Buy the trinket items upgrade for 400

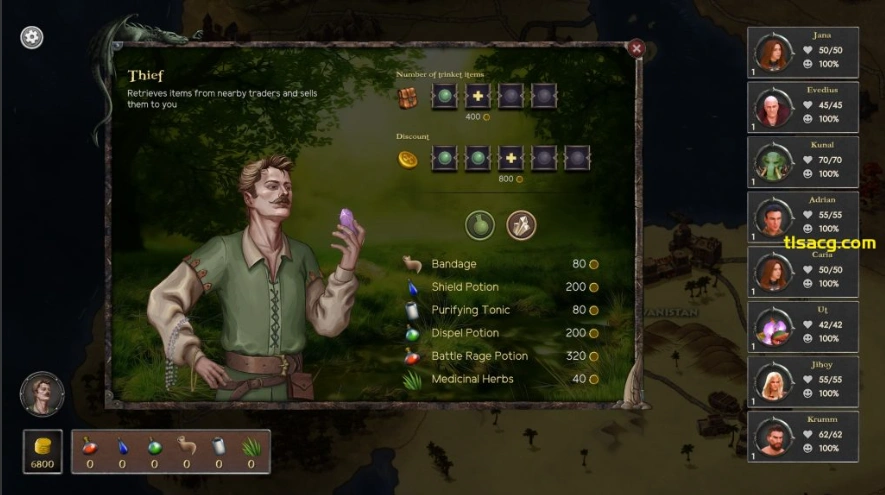pyautogui.click(x=478, y=97)
